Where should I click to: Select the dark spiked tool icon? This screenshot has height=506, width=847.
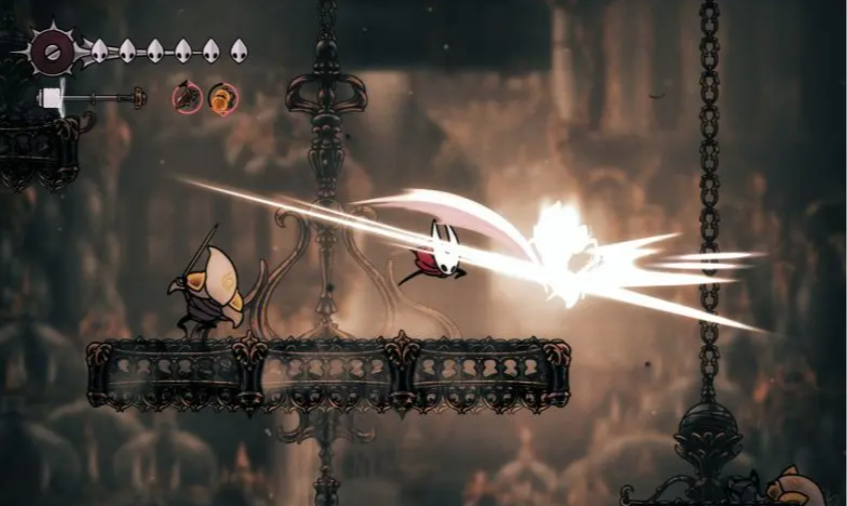tap(187, 97)
